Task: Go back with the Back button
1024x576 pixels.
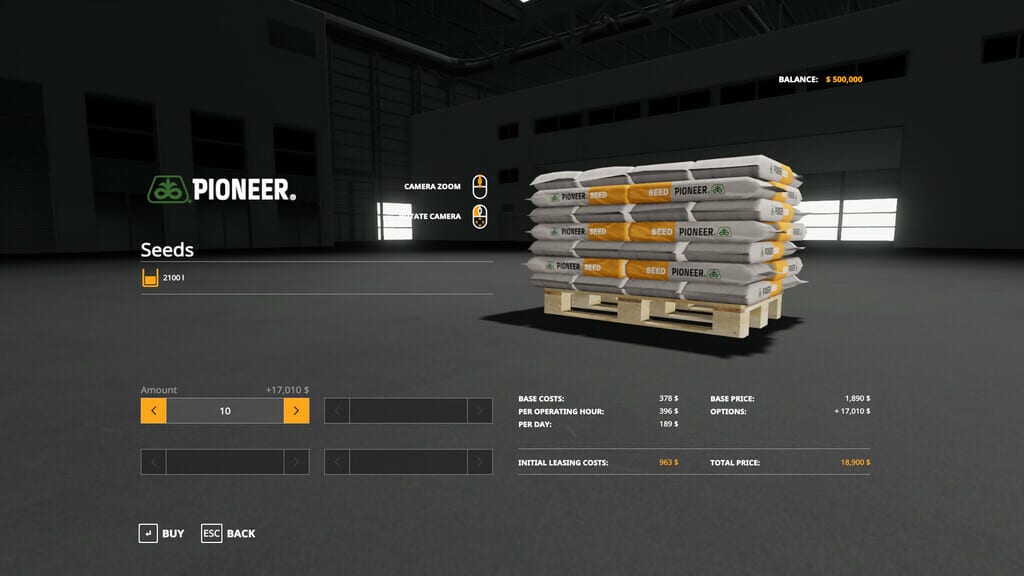Action: click(x=228, y=533)
